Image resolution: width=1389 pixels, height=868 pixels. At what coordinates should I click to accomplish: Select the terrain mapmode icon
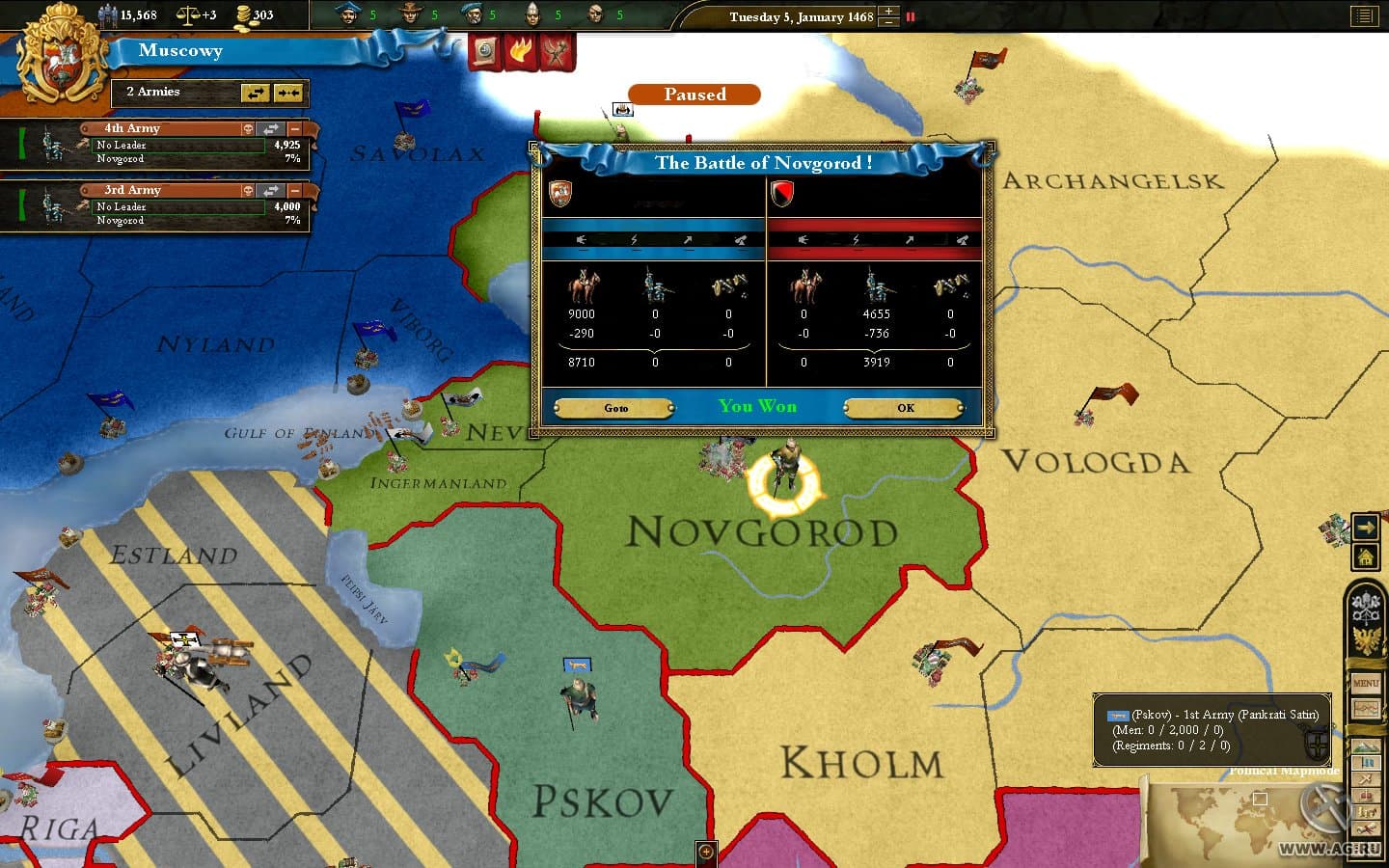[1366, 746]
